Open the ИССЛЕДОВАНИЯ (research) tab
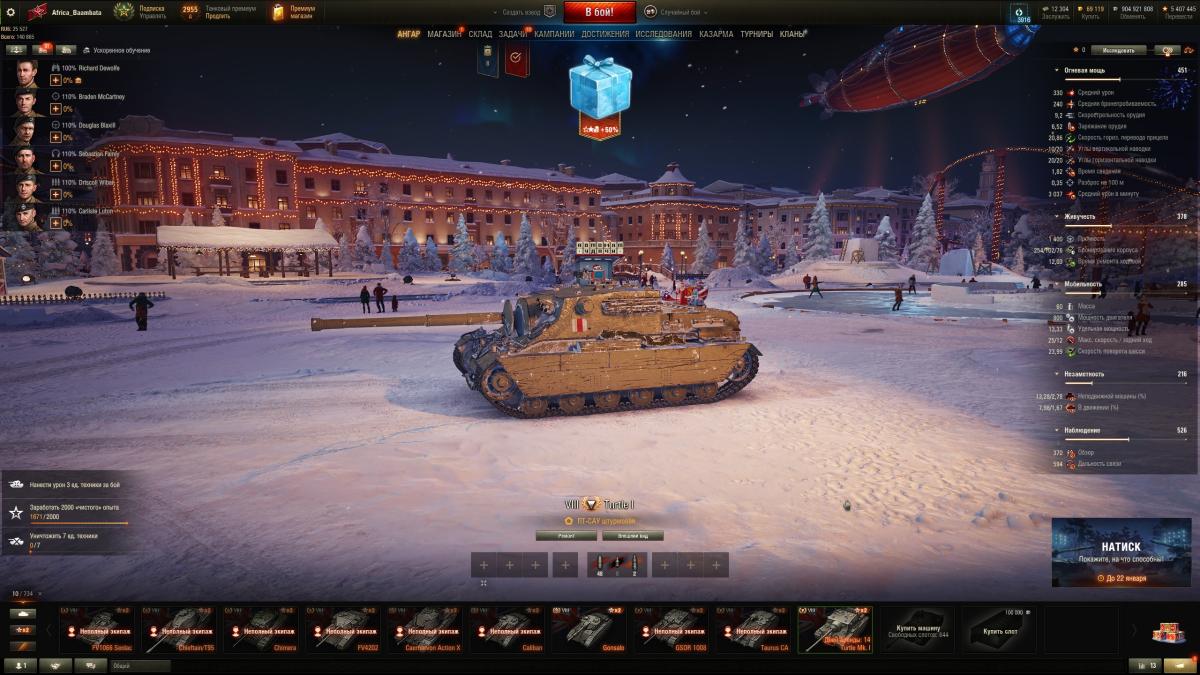The image size is (1200, 675). 663,34
